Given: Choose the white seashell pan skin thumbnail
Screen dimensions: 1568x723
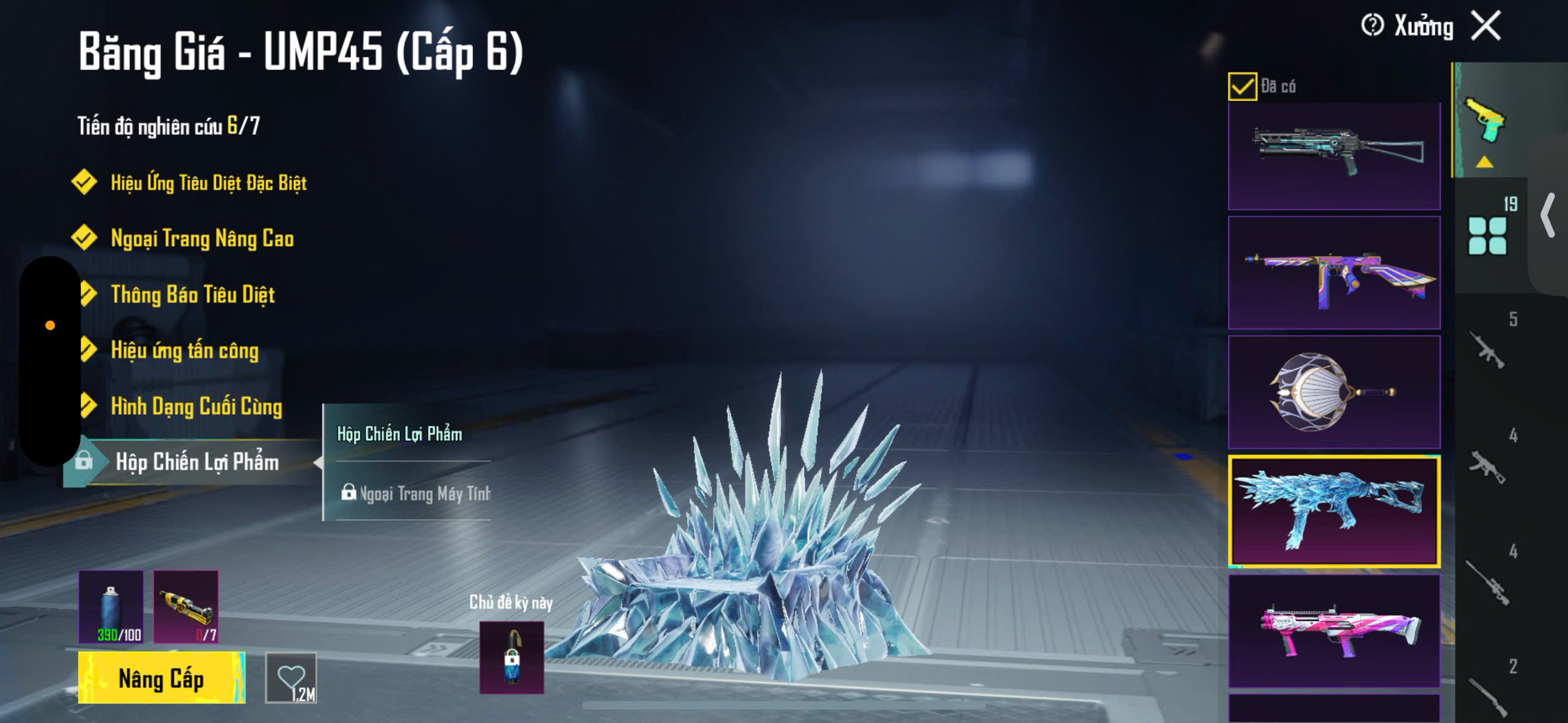Looking at the screenshot, I should (x=1334, y=392).
